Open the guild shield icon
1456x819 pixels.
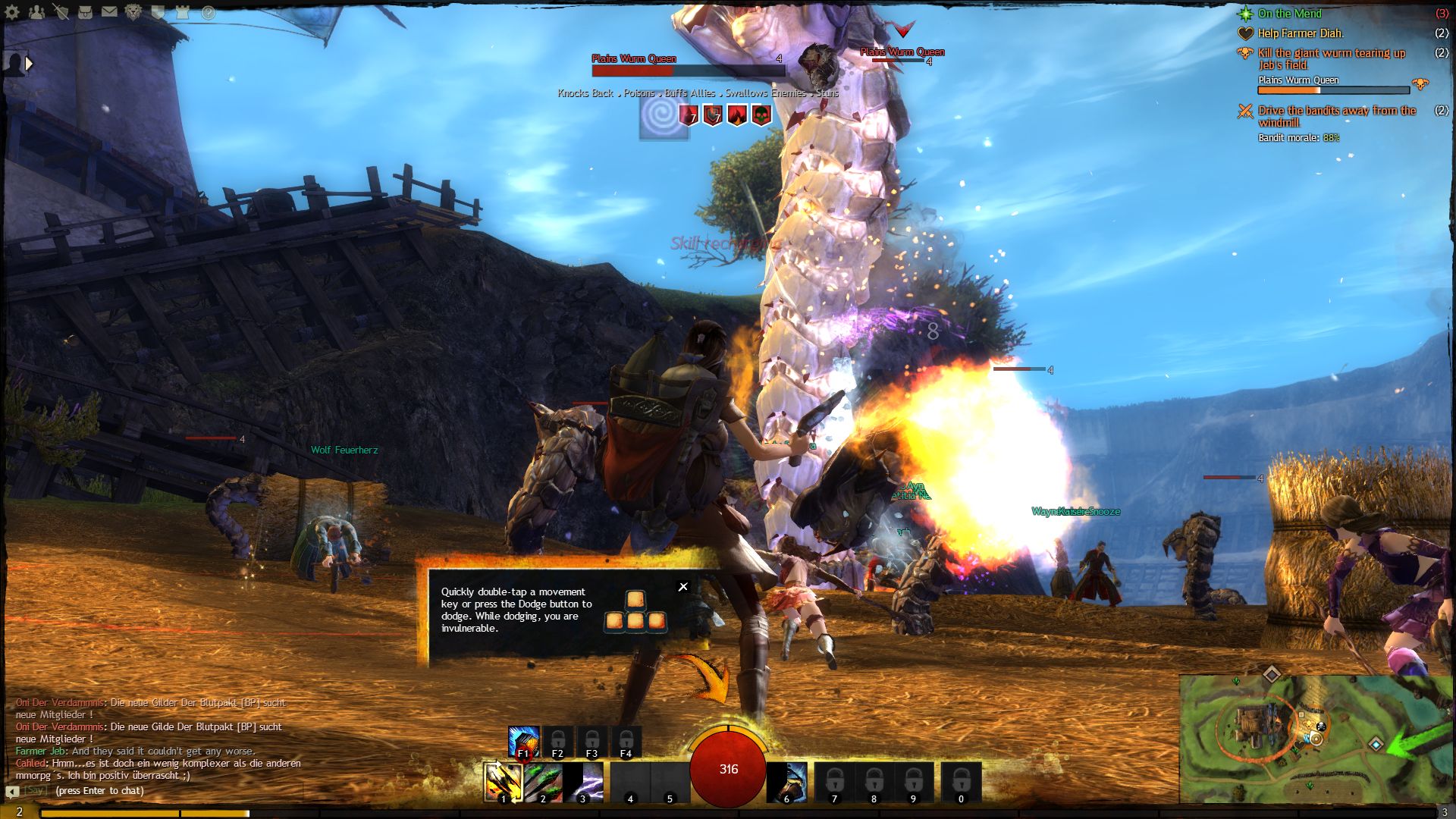pyautogui.click(x=158, y=12)
